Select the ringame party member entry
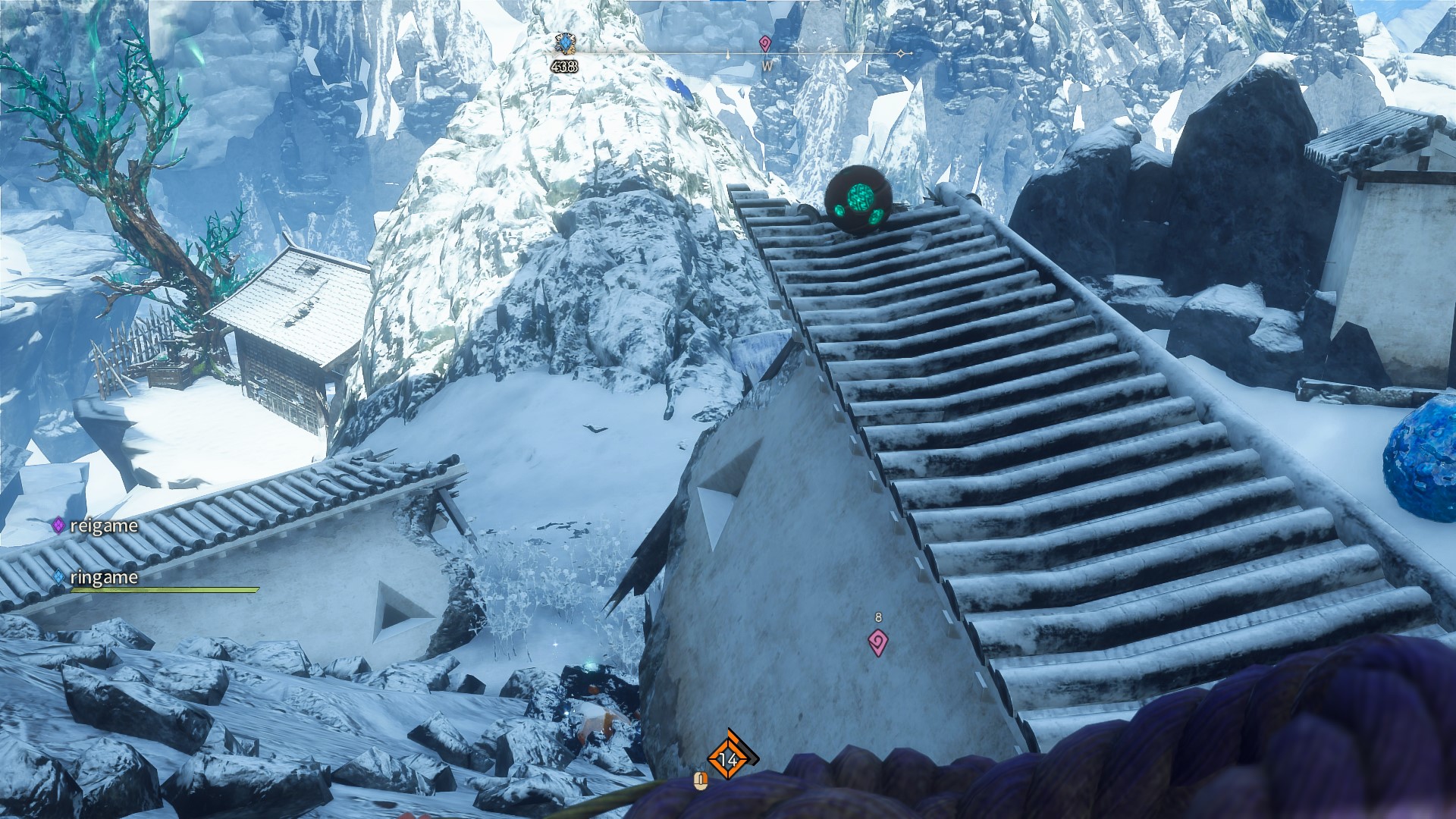The width and height of the screenshot is (1456, 819). (96, 578)
